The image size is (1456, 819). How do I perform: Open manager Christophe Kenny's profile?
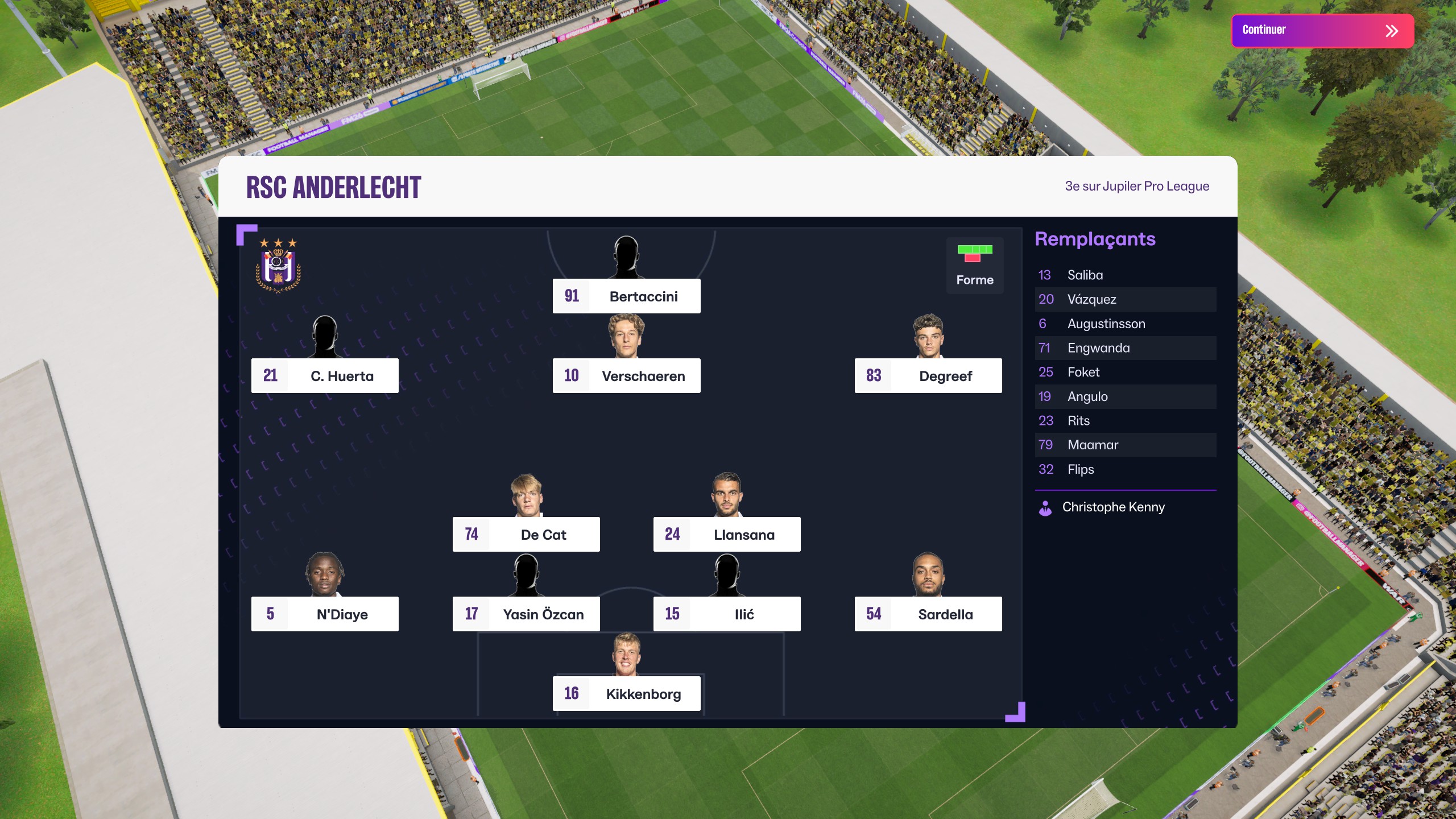(1112, 507)
